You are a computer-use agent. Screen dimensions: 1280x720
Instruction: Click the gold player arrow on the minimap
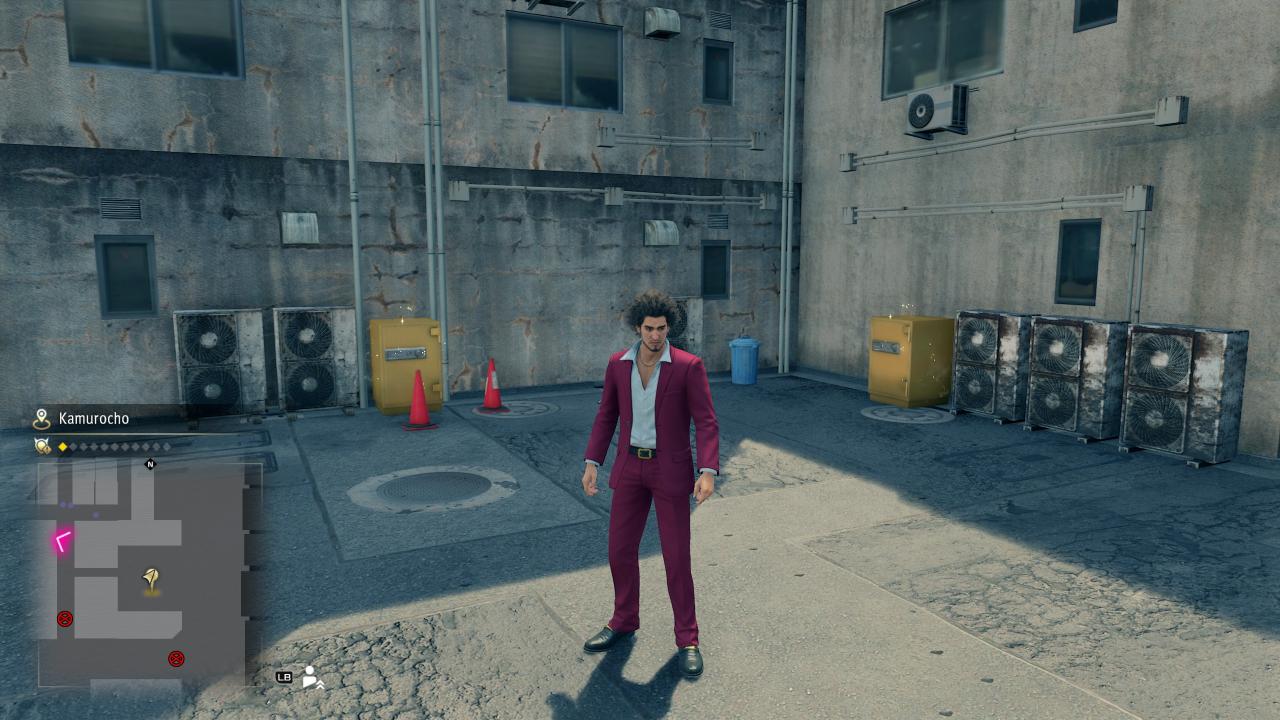(x=151, y=577)
